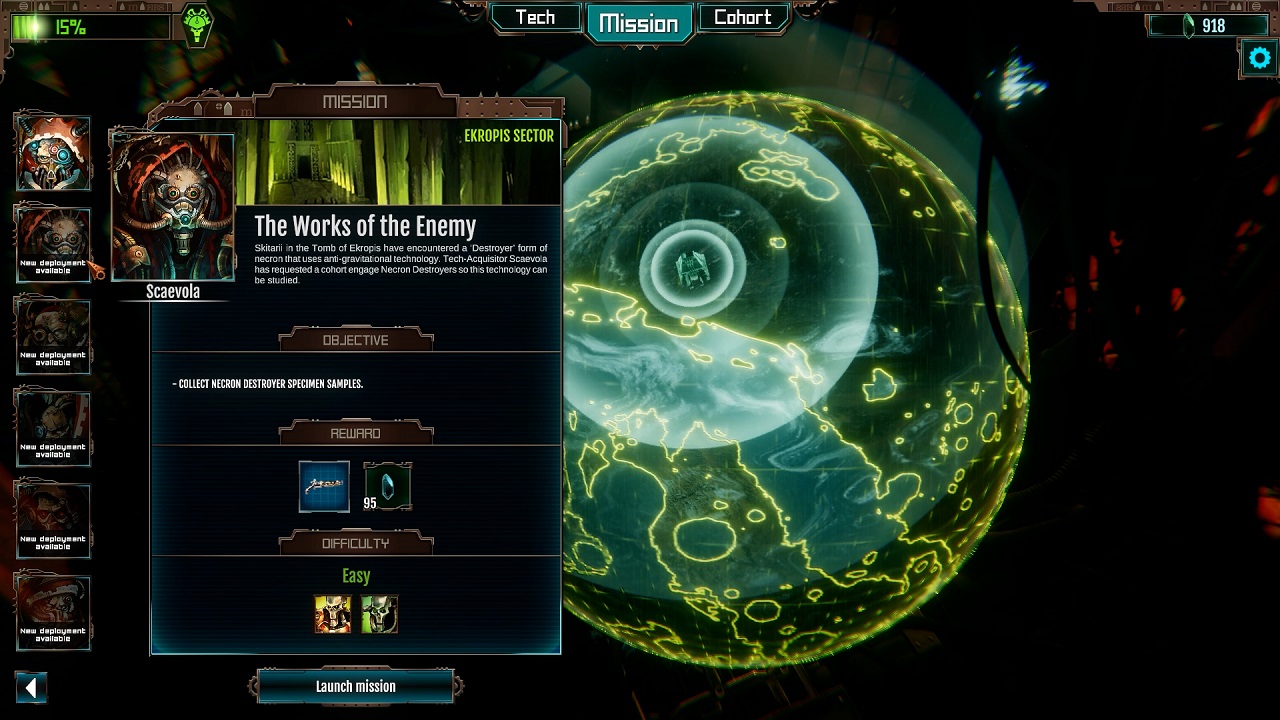Select the top portrait with blue goggles
The height and width of the screenshot is (720, 1280).
pyautogui.click(x=53, y=153)
